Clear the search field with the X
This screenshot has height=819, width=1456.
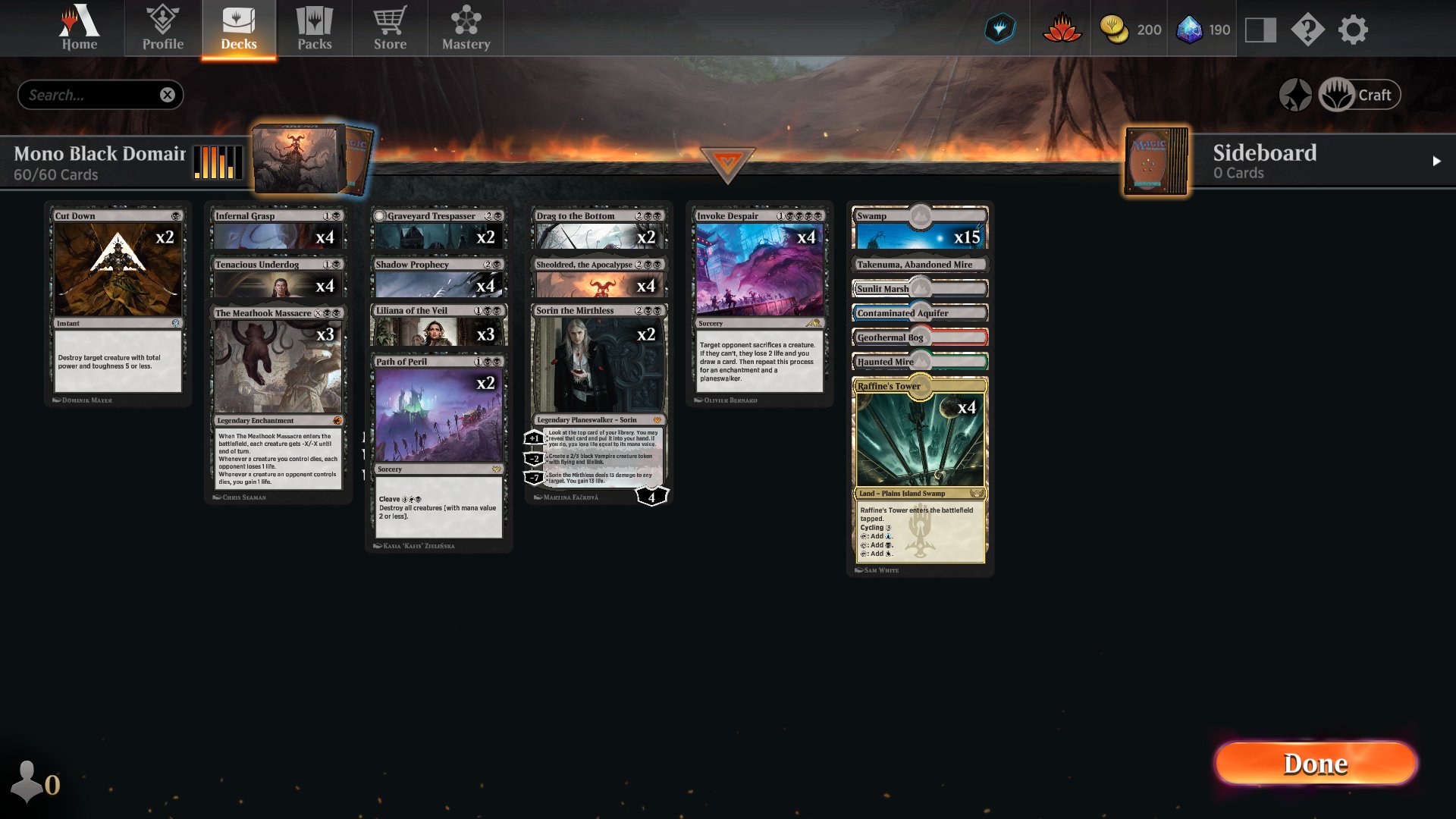pos(168,94)
